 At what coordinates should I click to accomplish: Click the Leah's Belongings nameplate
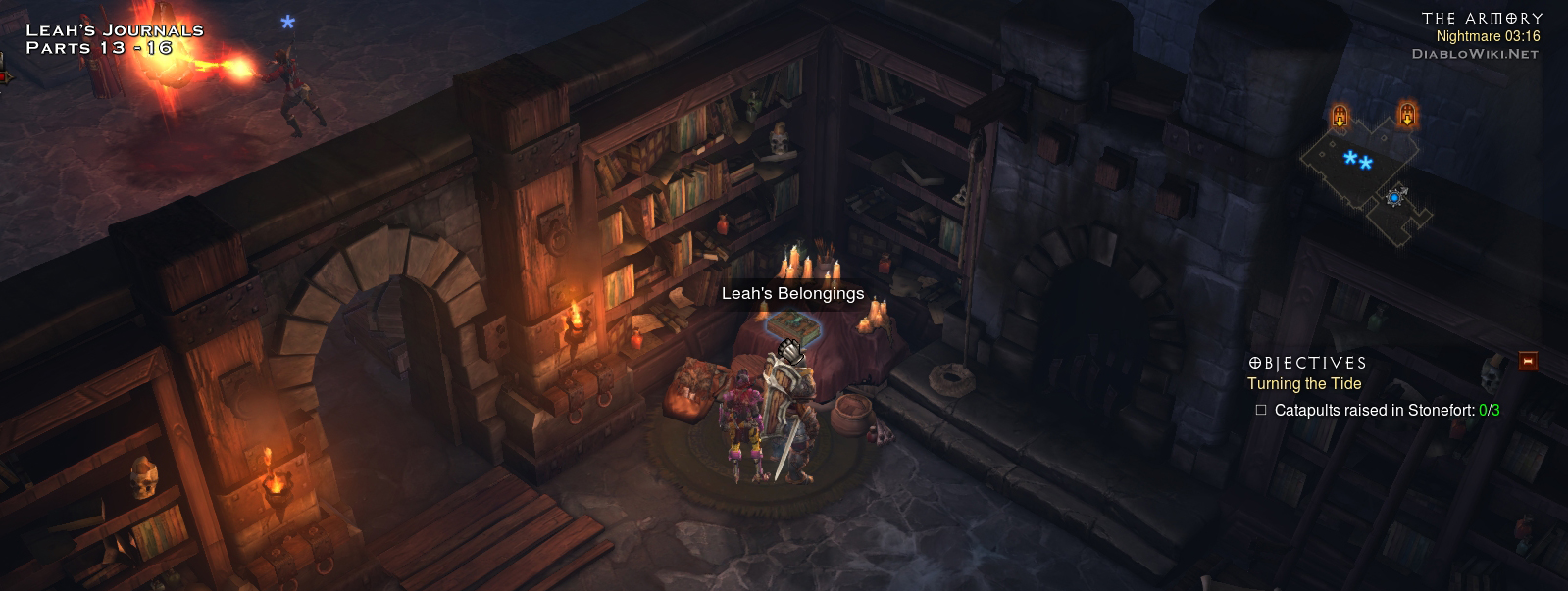[792, 293]
